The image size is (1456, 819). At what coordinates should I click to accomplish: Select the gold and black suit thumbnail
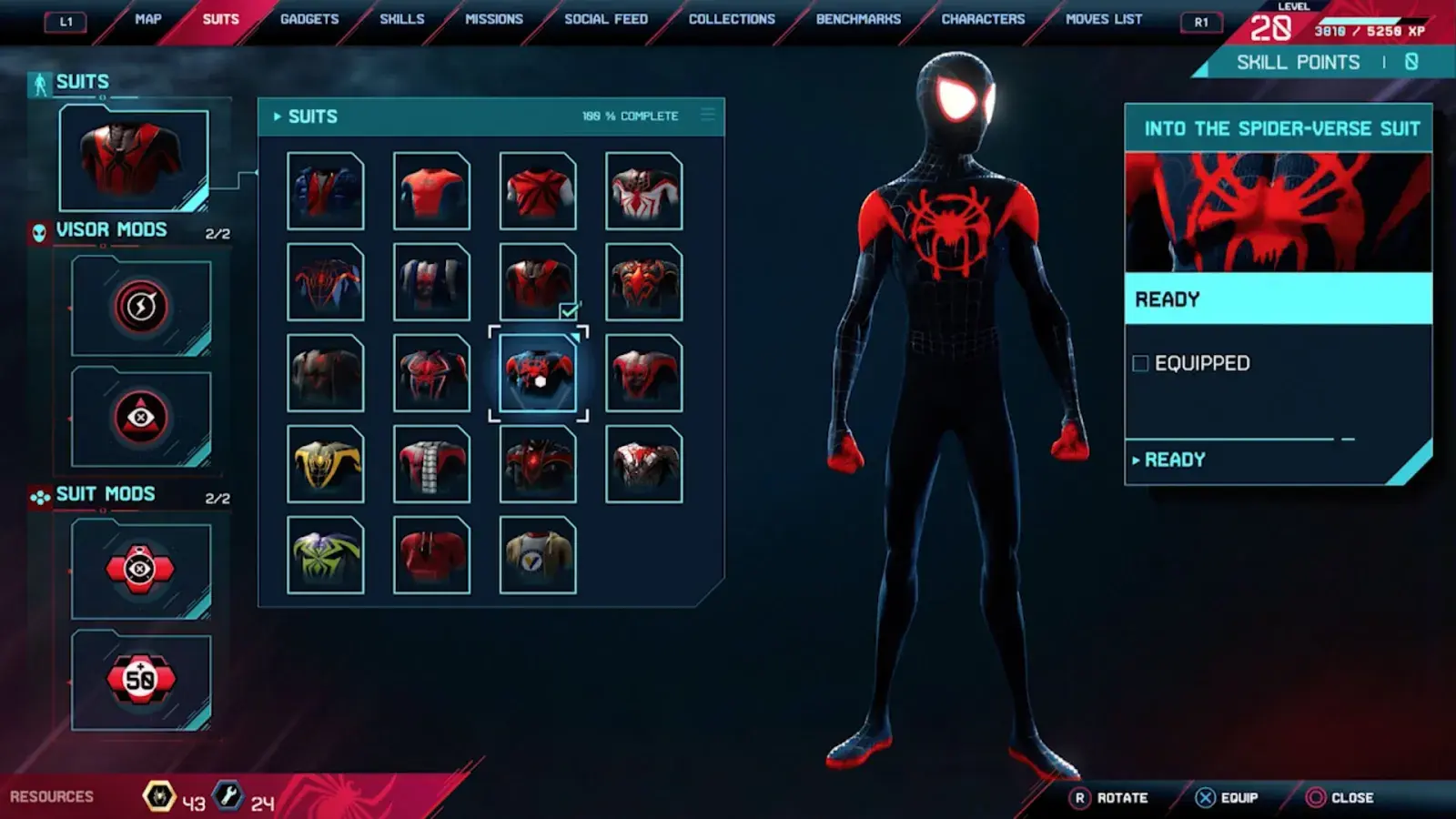[x=326, y=464]
